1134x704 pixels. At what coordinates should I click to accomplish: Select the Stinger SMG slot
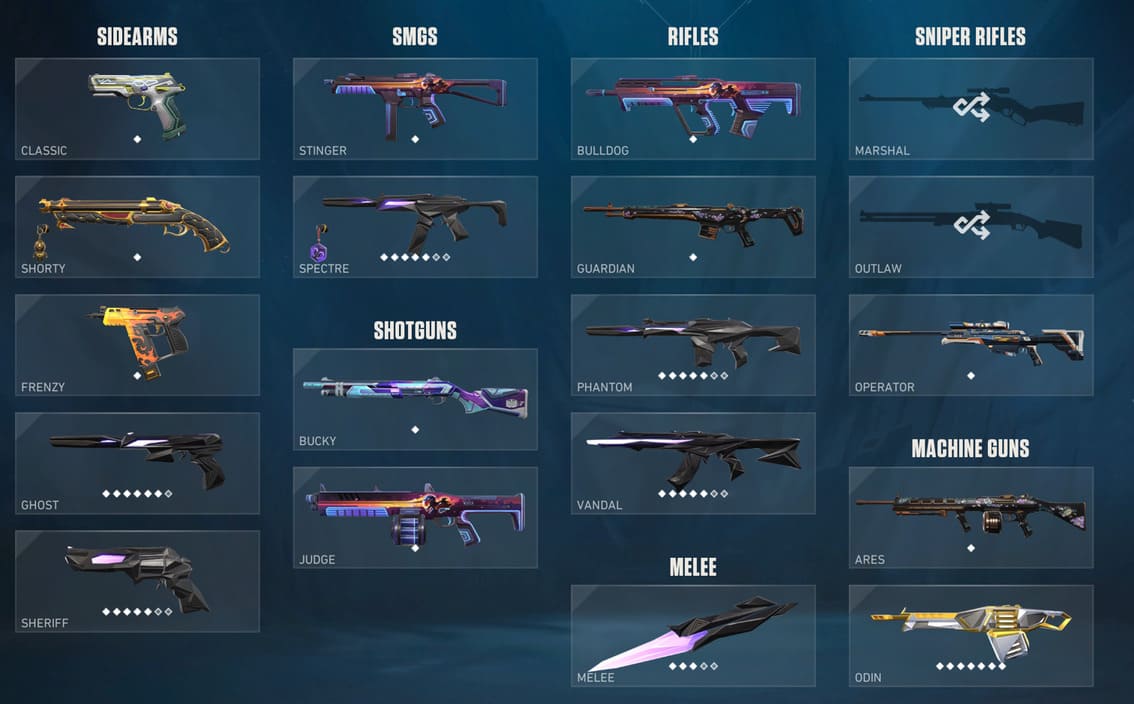(415, 108)
